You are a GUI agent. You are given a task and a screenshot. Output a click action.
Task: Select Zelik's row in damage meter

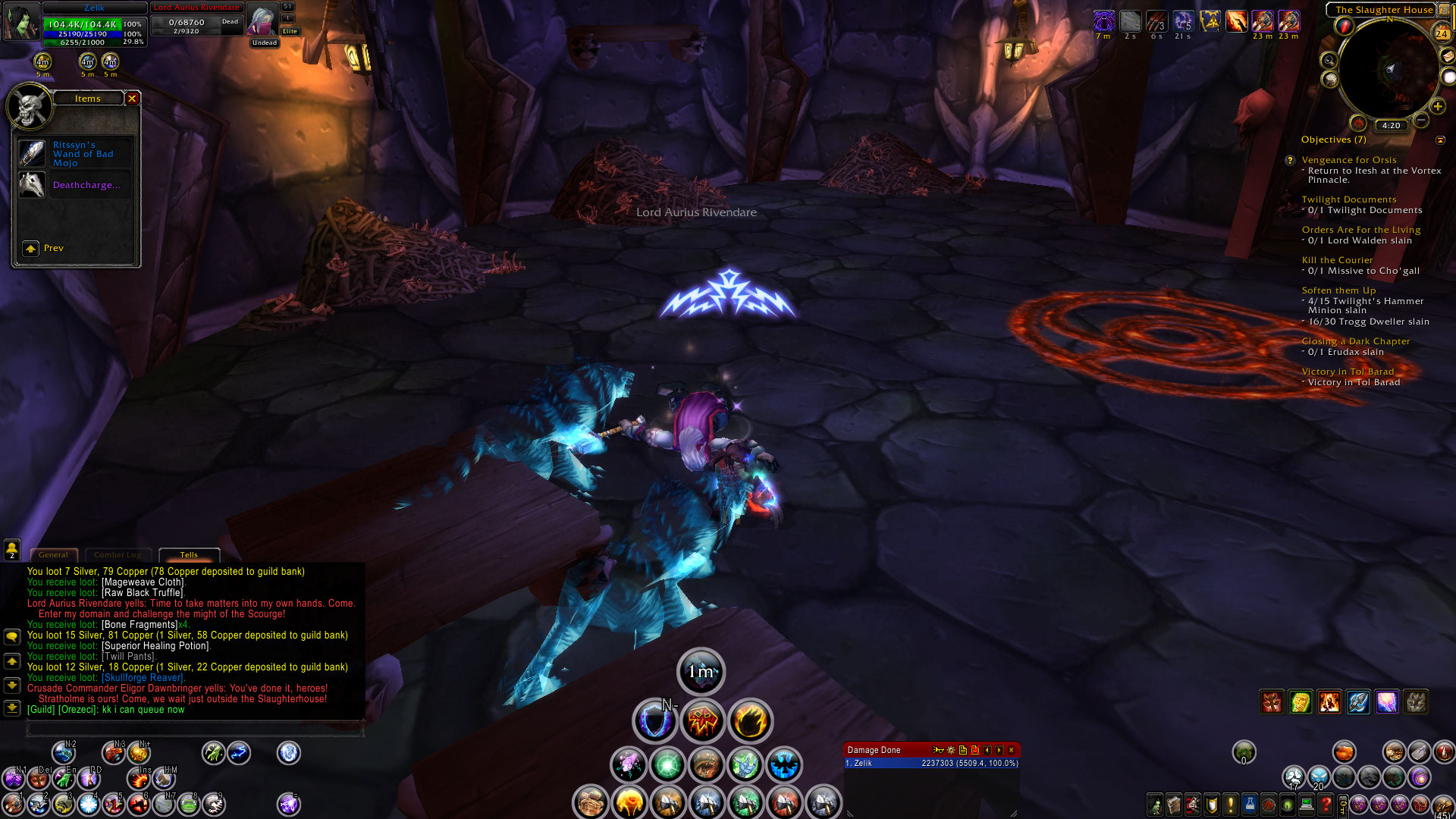click(x=931, y=764)
